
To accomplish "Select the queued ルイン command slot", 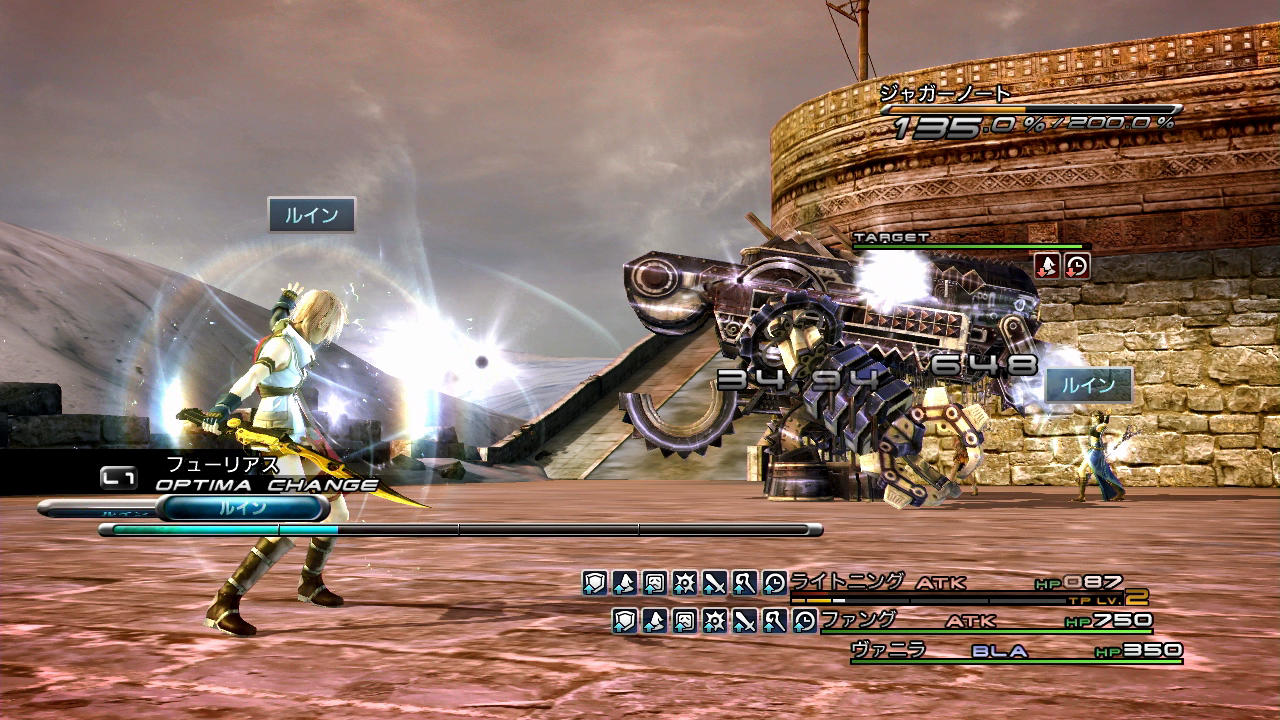I will pos(243,508).
